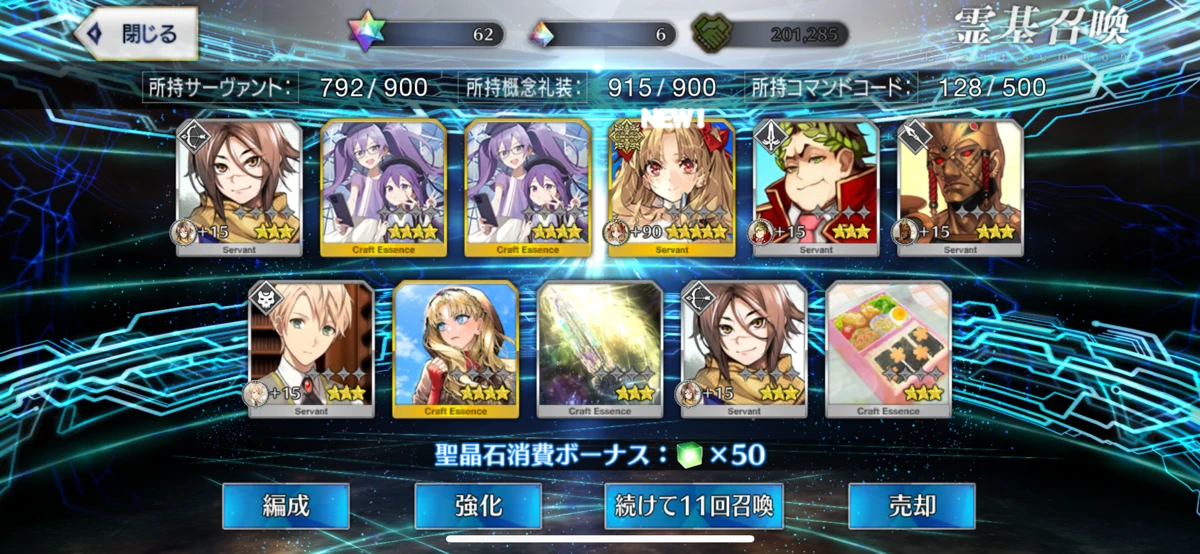Close the summon result screen with 閉じる
The image size is (1200, 554).
tap(136, 34)
